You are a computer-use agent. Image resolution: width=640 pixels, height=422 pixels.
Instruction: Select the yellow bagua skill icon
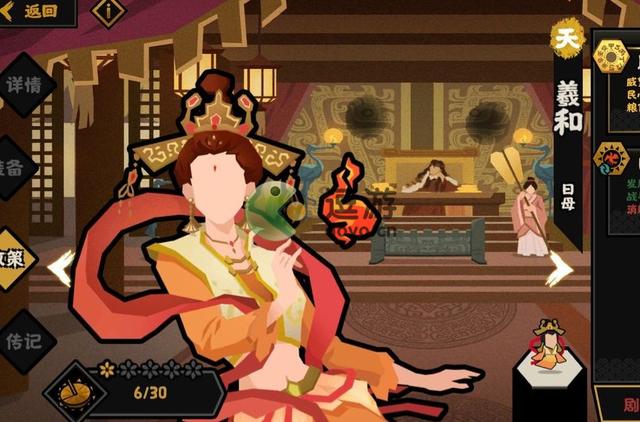pyautogui.click(x=611, y=63)
